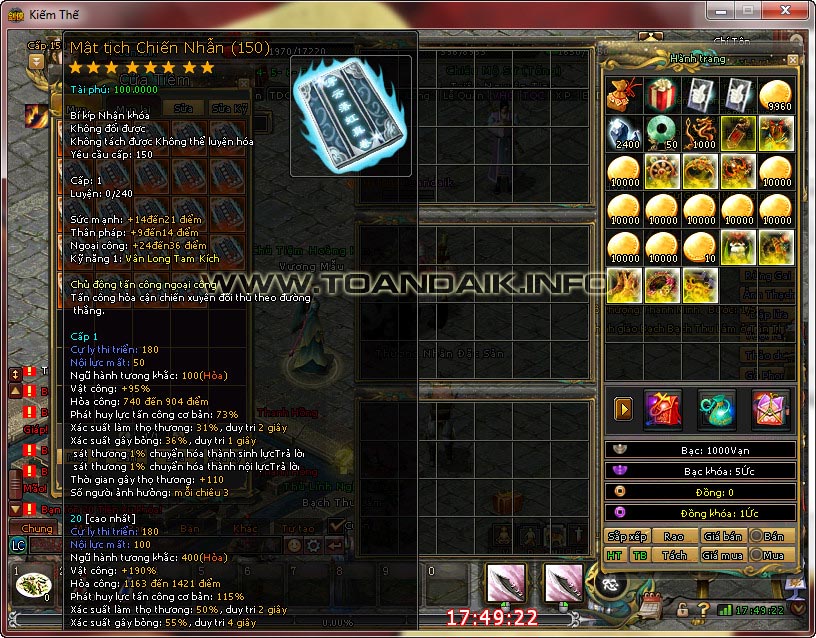The image size is (816, 638).
Task: Select the crystal shard item stacked 2400
Action: click(623, 133)
